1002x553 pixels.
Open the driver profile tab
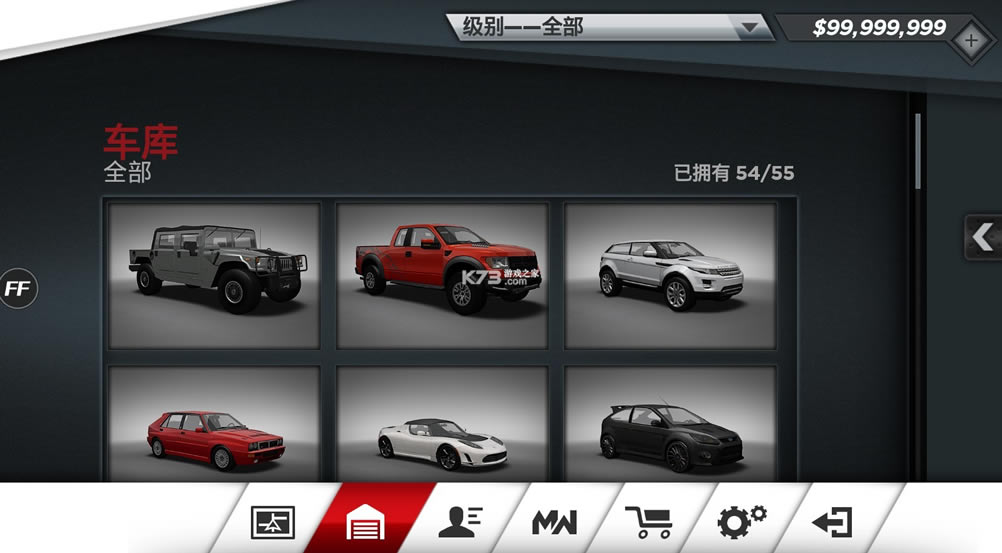[x=460, y=518]
